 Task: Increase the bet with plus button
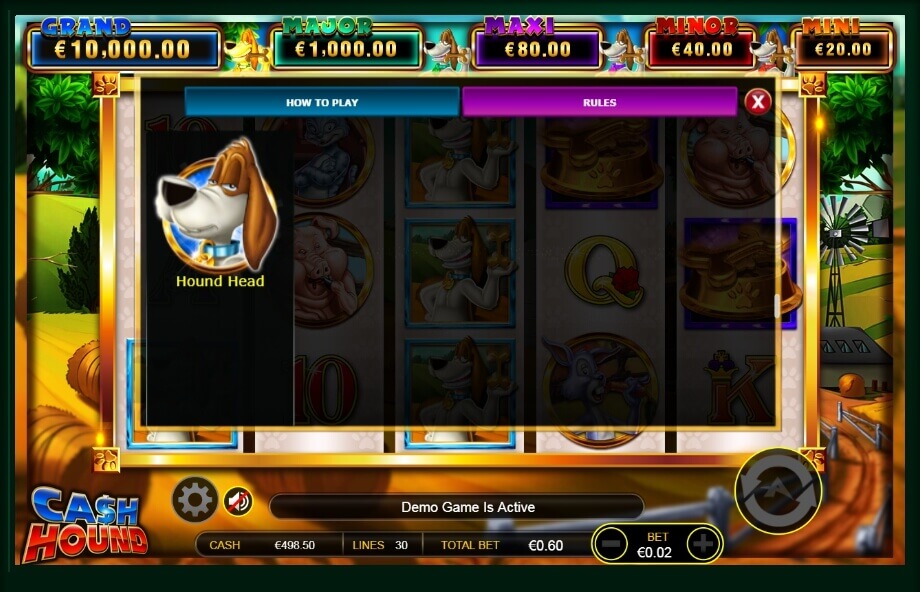coord(703,544)
